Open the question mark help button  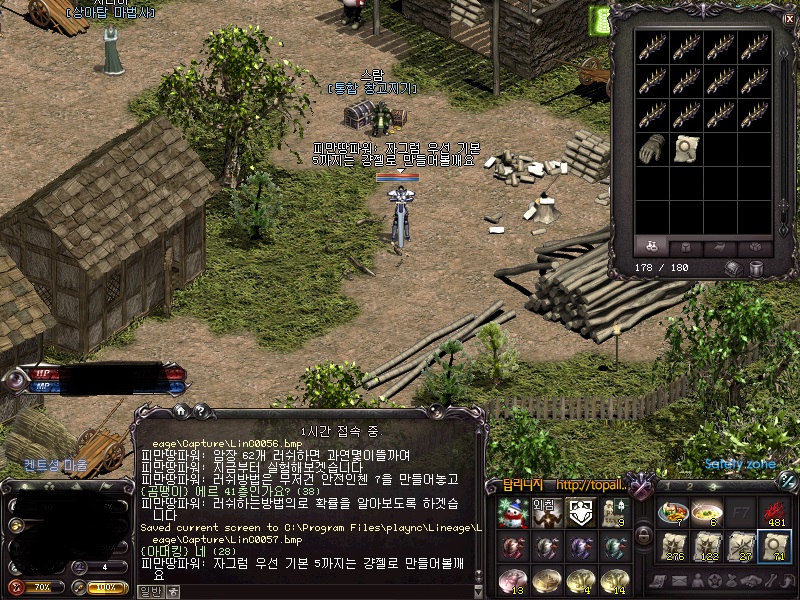[x=200, y=409]
